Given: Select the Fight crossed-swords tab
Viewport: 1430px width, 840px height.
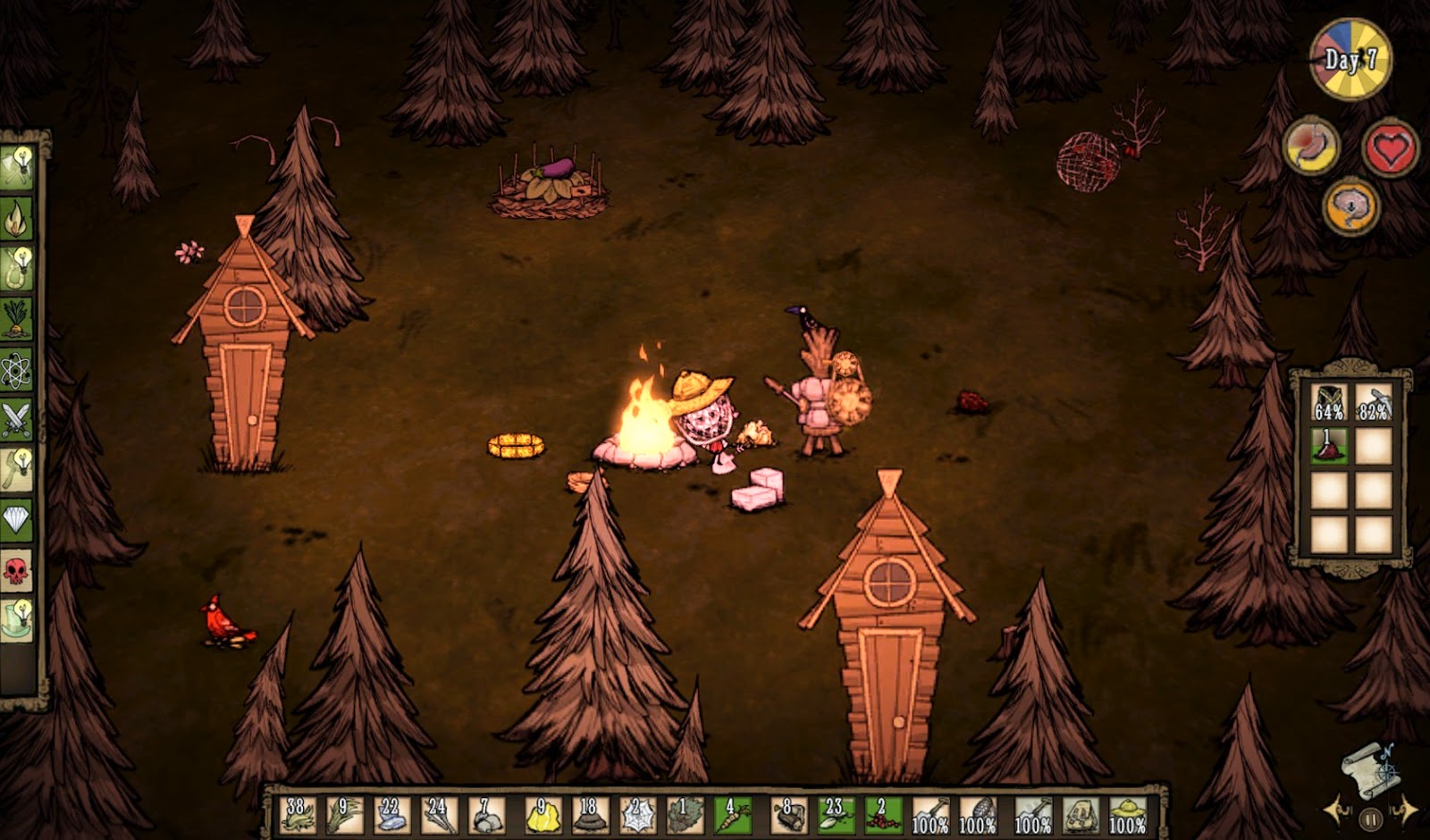Looking at the screenshot, I should pyautogui.click(x=16, y=418).
